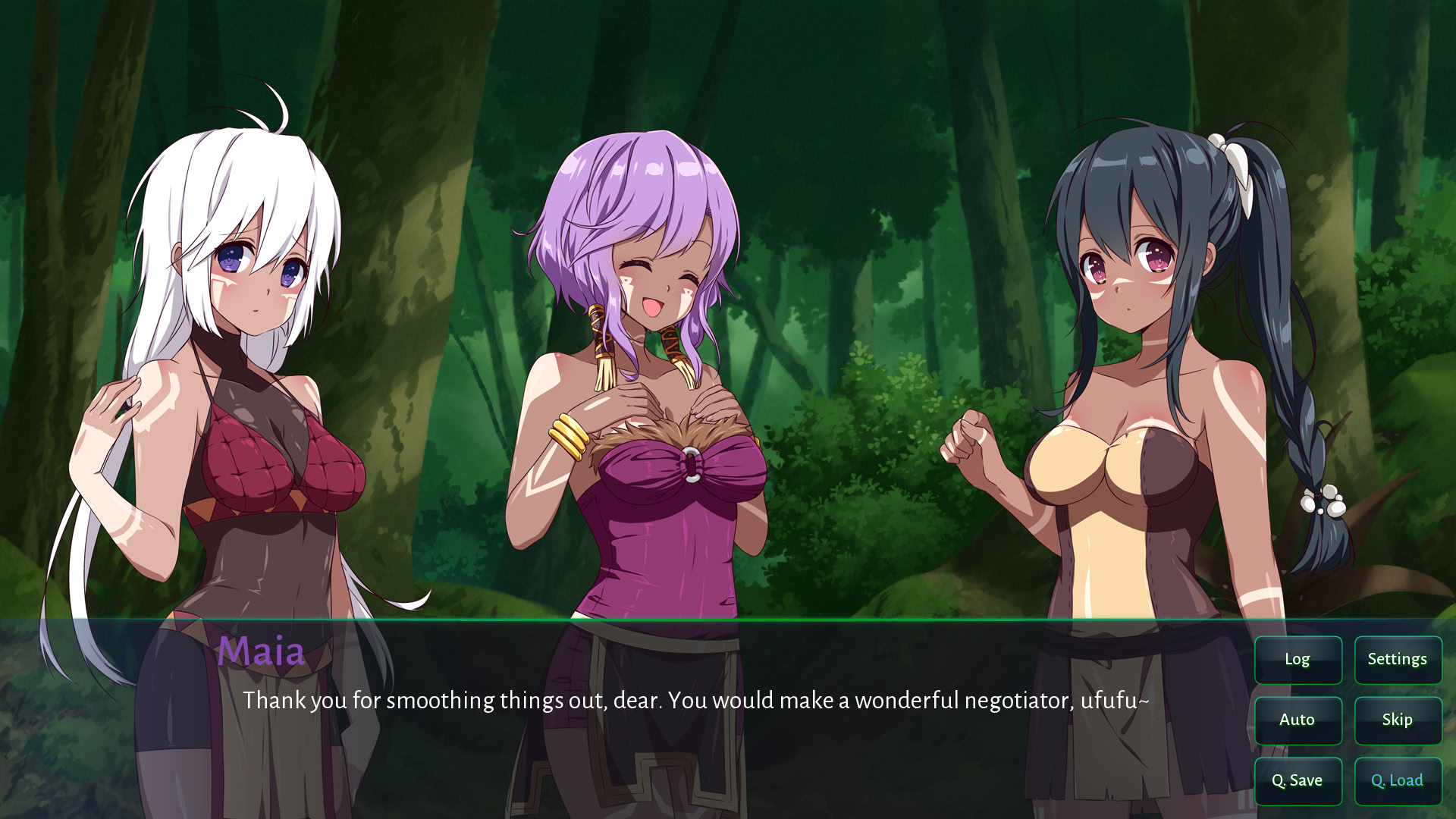Open the Log to review dialogue history
The height and width of the screenshot is (819, 1456).
pyautogui.click(x=1298, y=660)
